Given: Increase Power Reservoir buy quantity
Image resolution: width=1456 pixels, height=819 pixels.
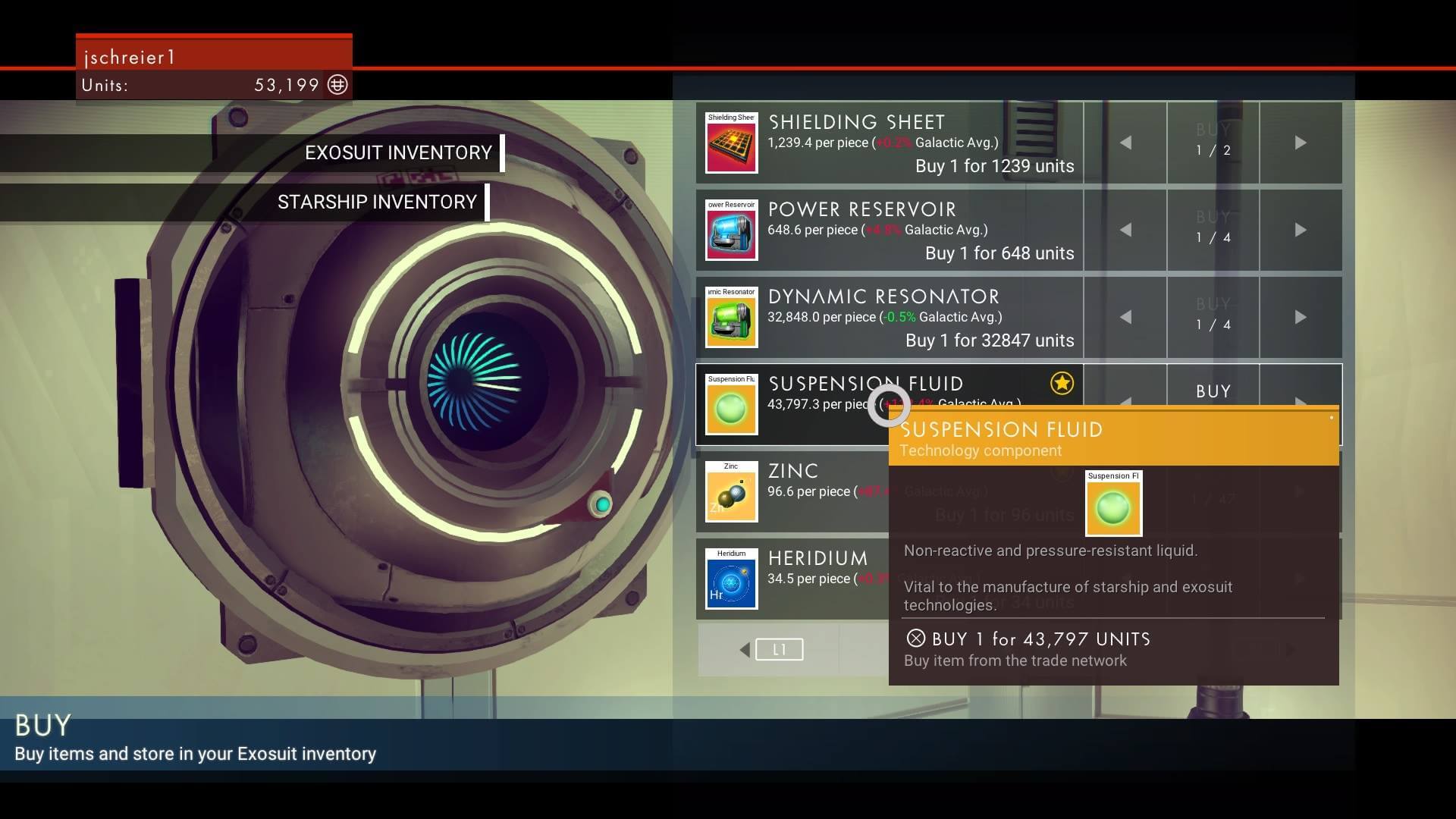Looking at the screenshot, I should click(1300, 230).
